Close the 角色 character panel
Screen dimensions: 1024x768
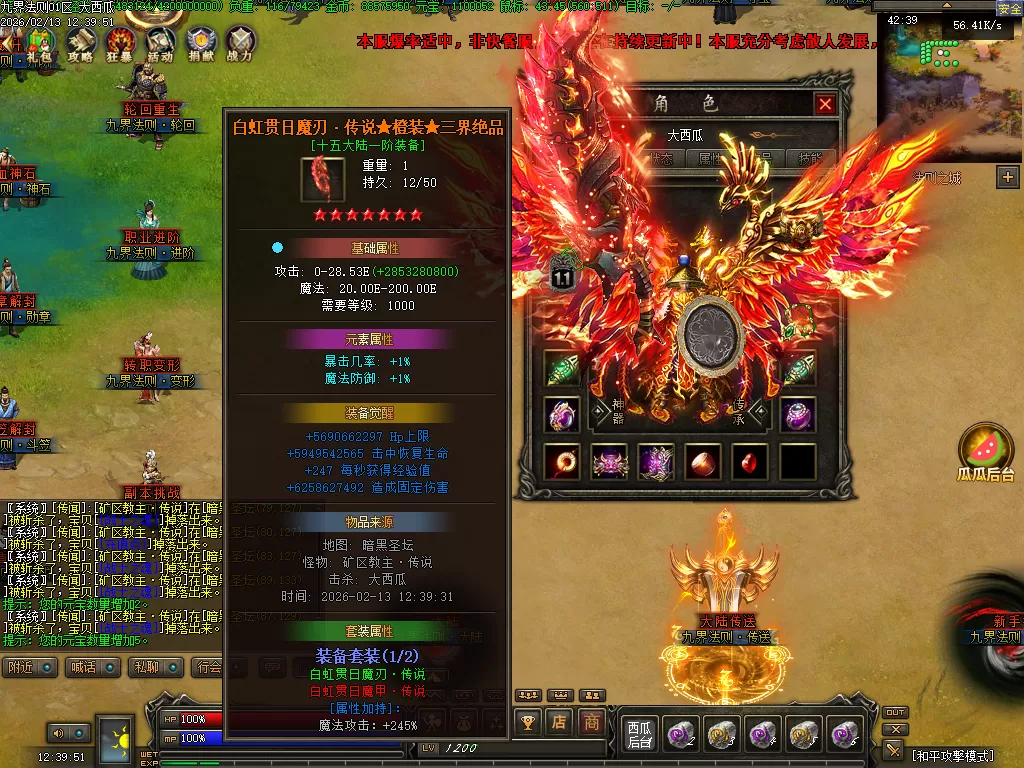(825, 104)
